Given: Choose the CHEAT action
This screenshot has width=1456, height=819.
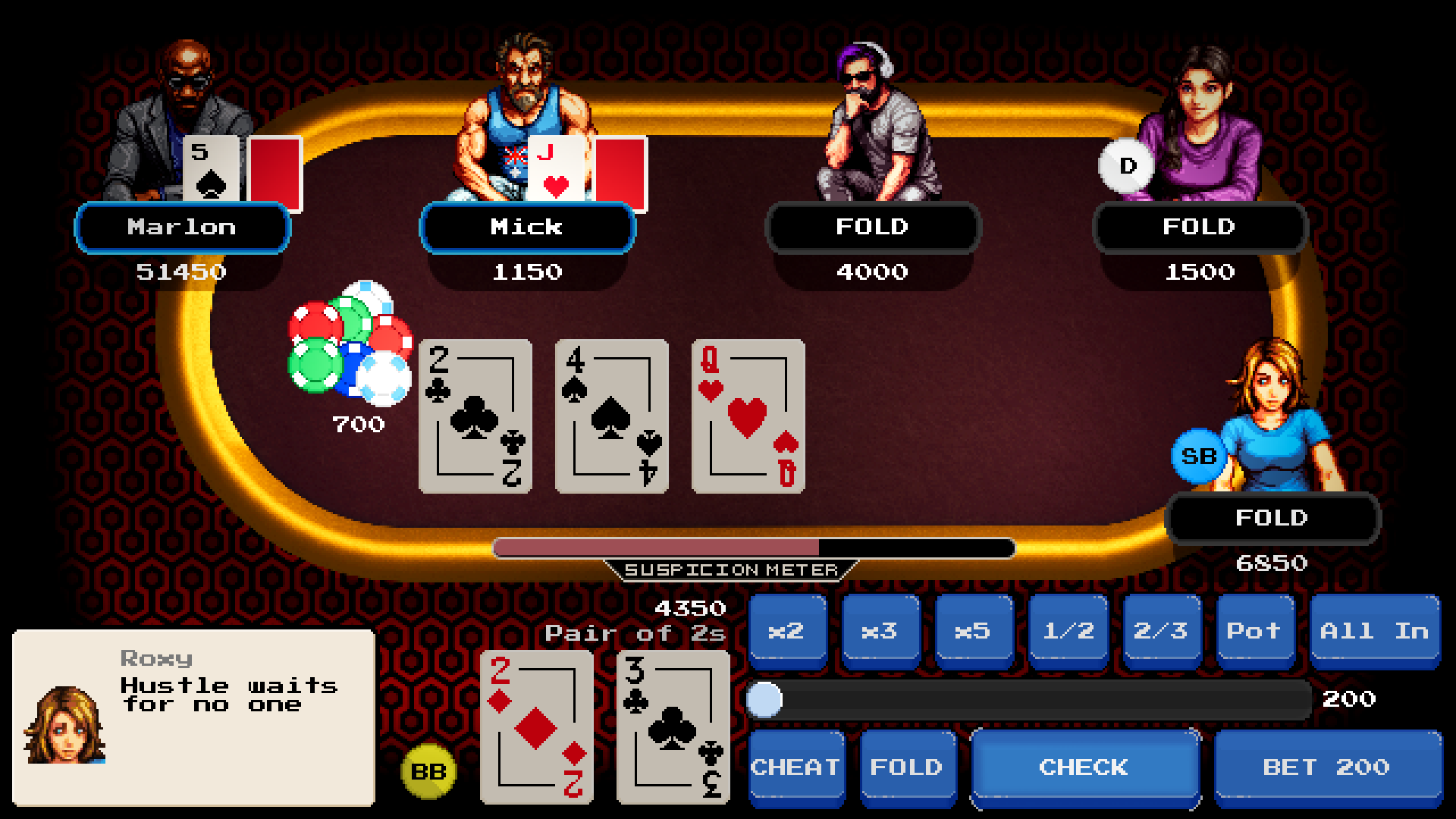Looking at the screenshot, I should 795,767.
